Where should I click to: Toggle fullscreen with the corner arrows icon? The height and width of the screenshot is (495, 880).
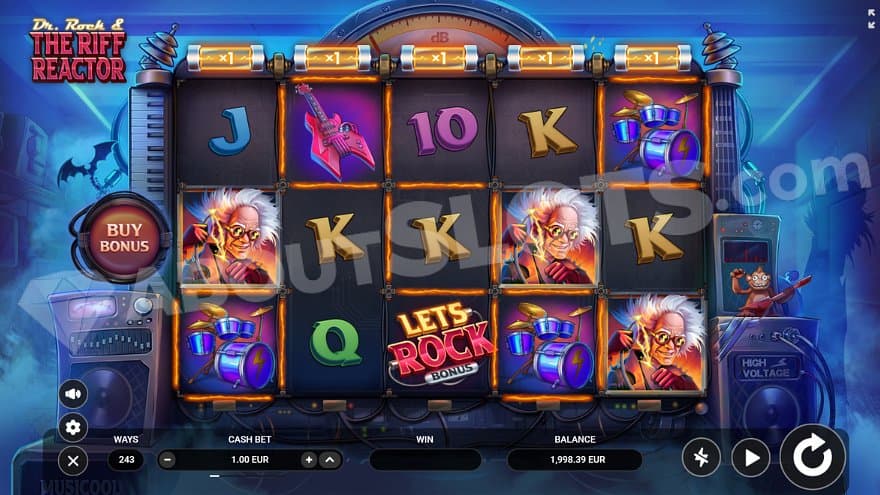point(869,16)
